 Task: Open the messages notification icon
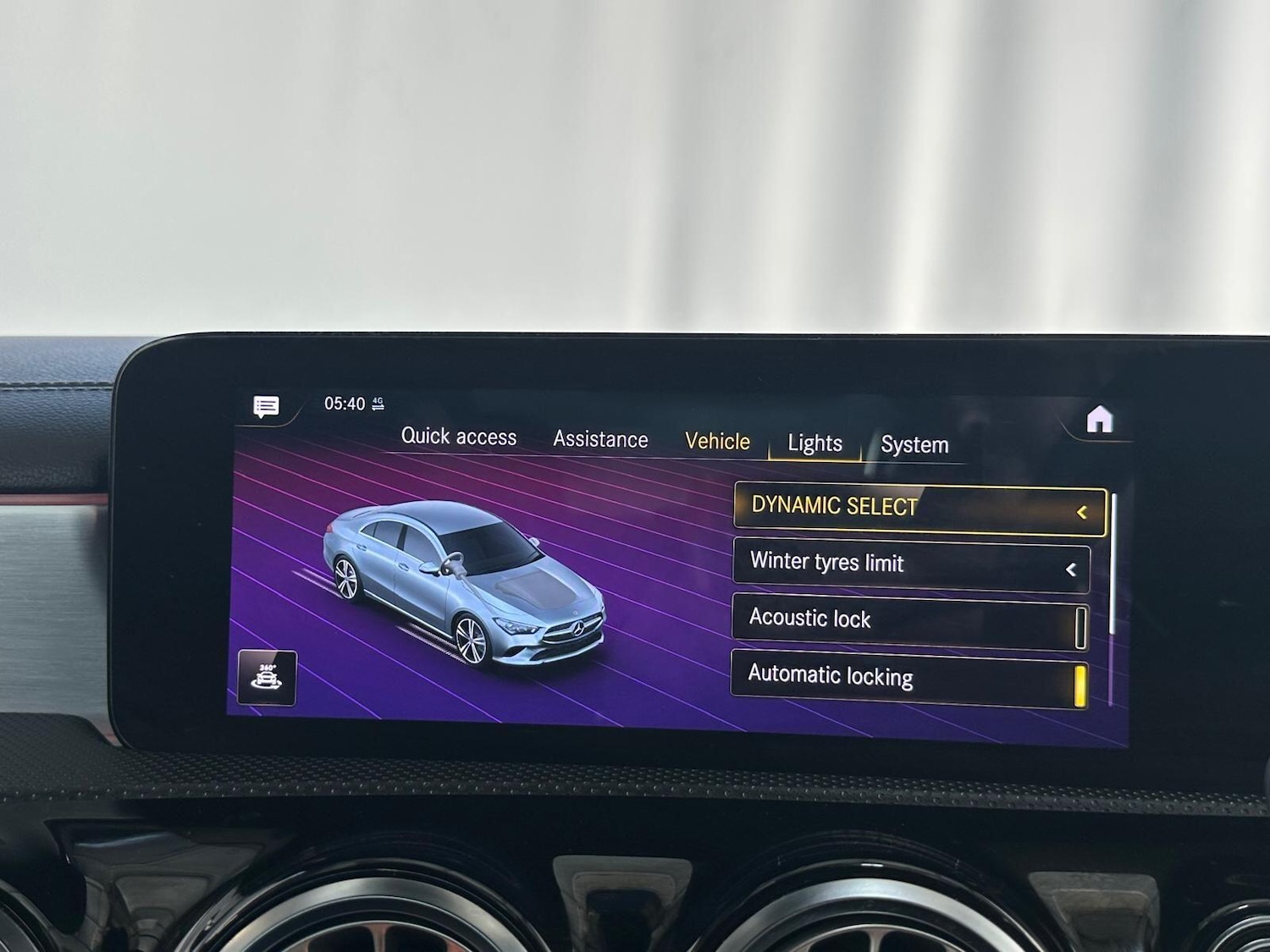click(266, 406)
